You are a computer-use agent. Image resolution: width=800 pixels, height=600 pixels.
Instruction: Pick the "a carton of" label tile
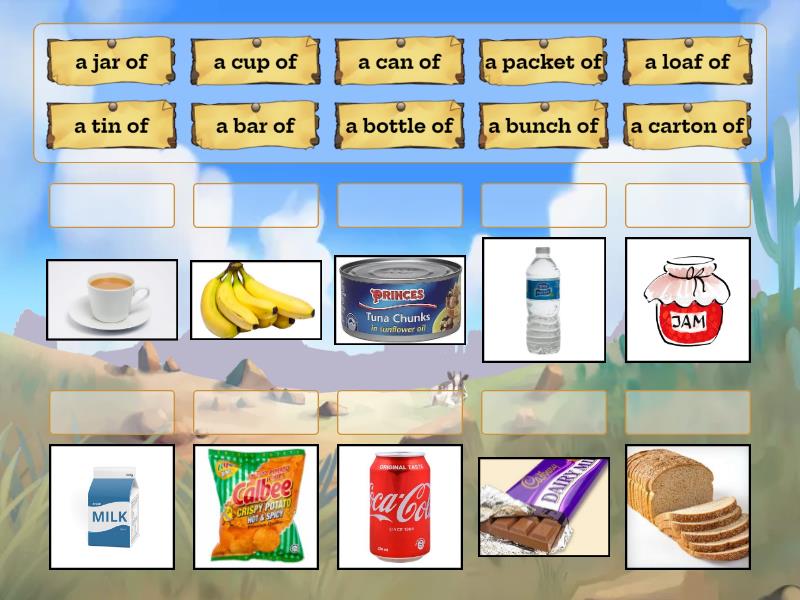click(687, 126)
